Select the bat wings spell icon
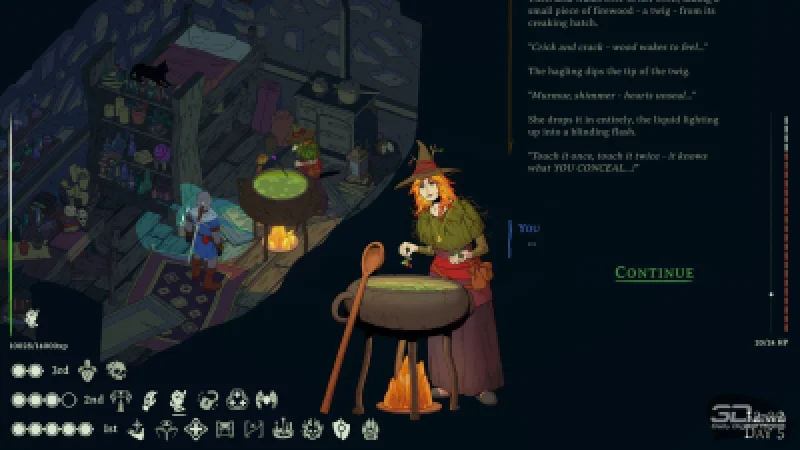 click(267, 399)
